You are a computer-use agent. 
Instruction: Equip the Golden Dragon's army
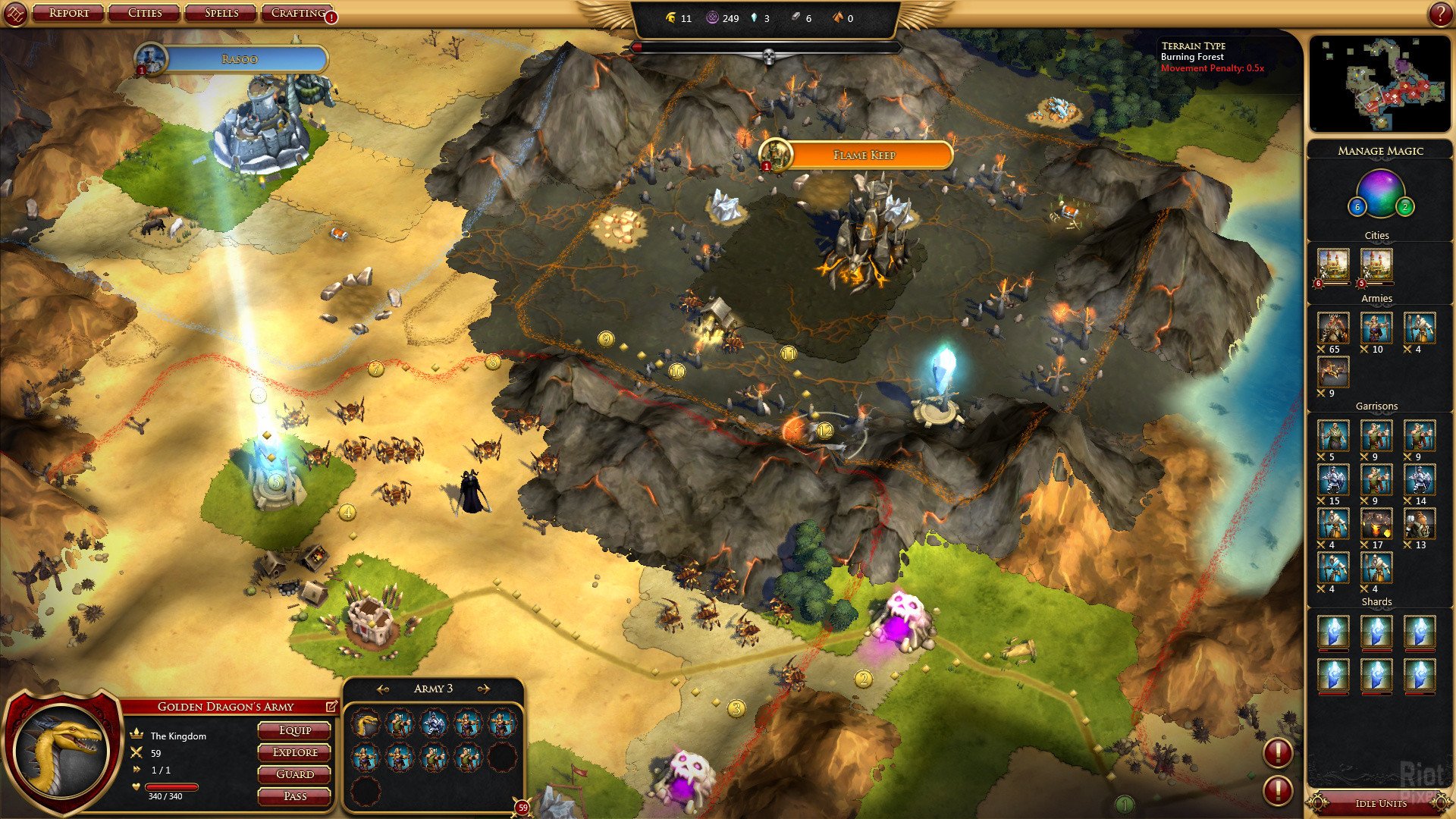point(294,730)
